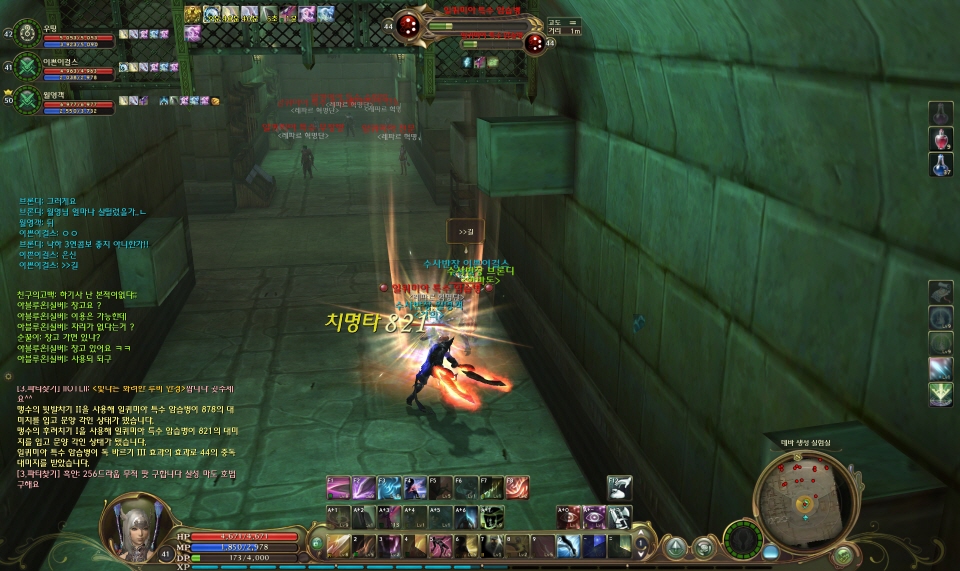Select the dark empty flask slot
960x571 pixels.
(x=941, y=111)
